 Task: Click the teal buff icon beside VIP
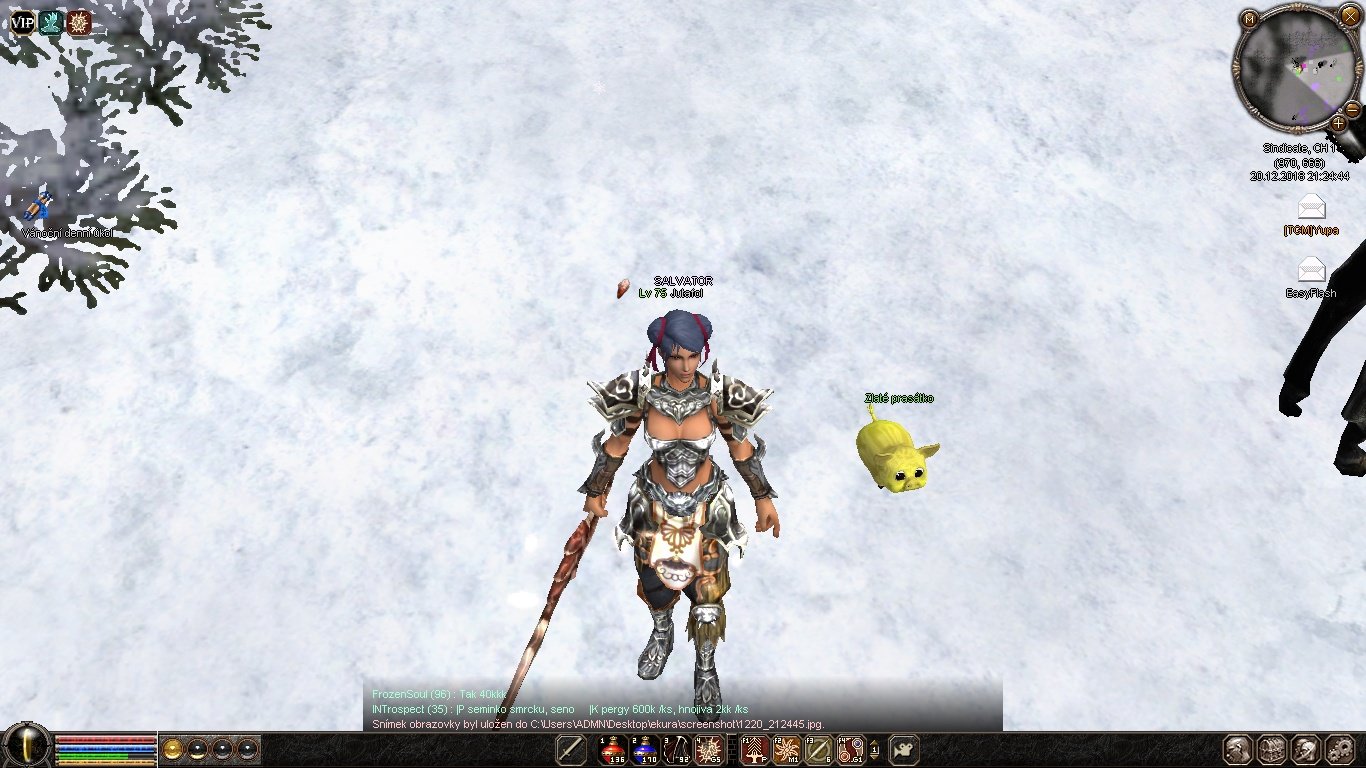tap(50, 22)
